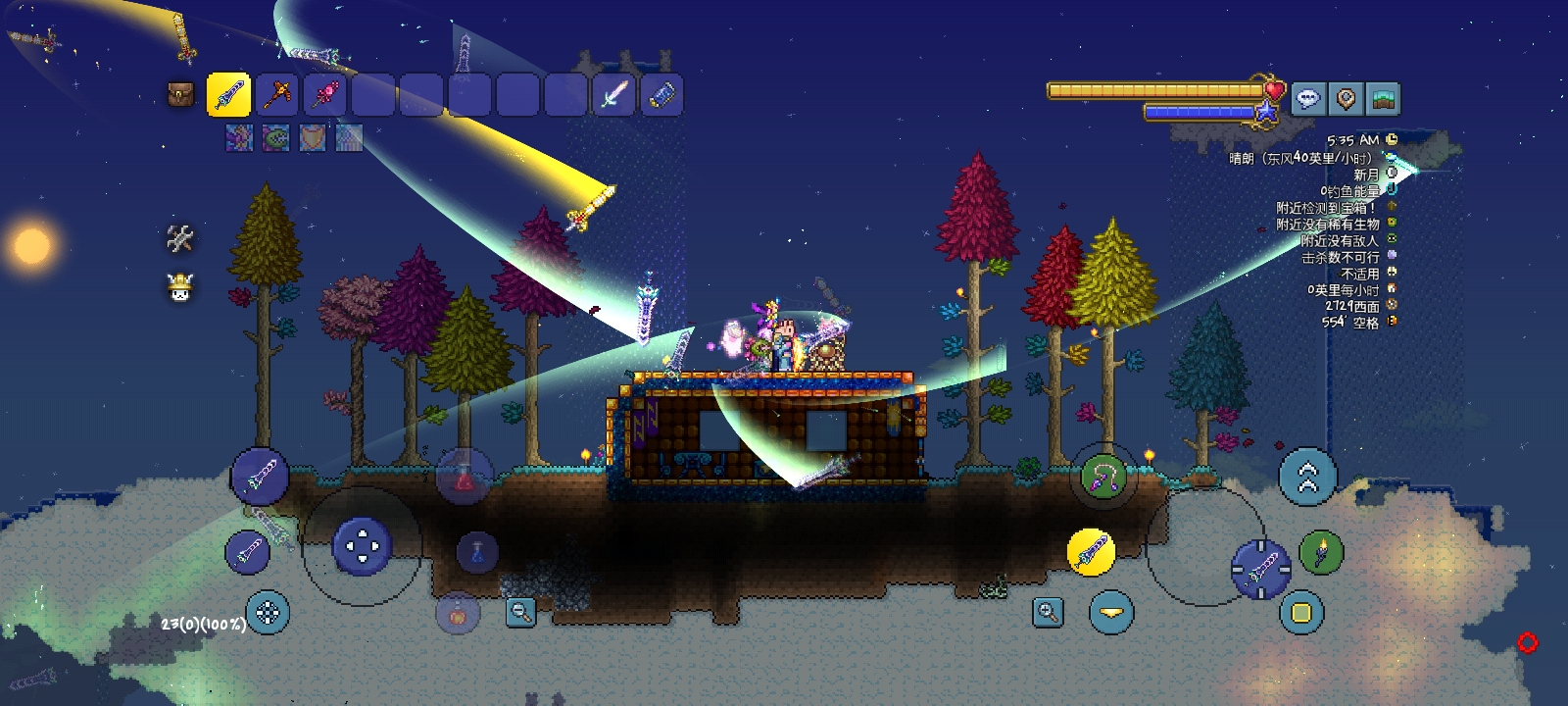This screenshot has height=706, width=1568.
Task: Use the blue mana potion button
Action: [x=477, y=552]
